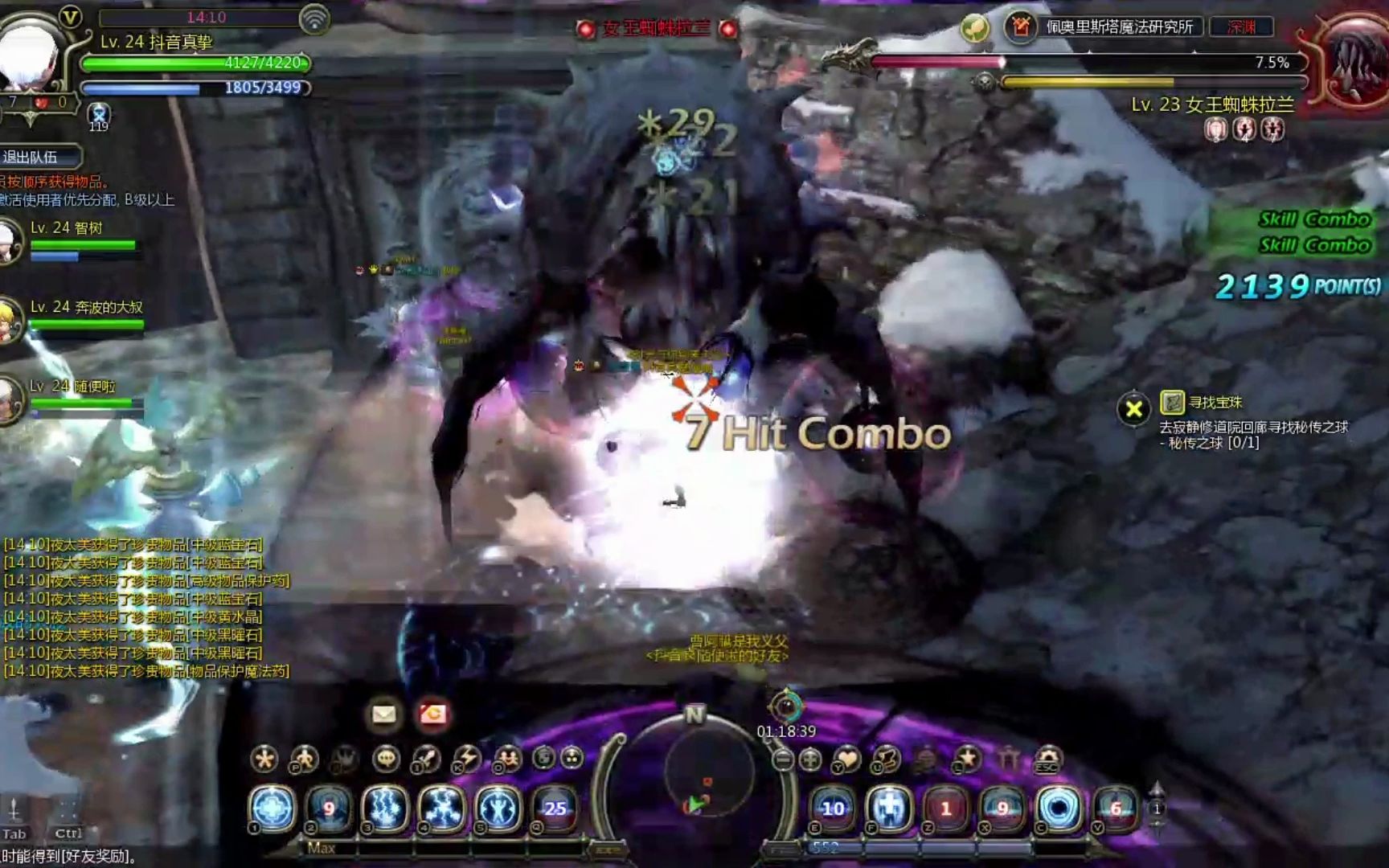Activate the triple lightning bolts skill
The image size is (1389, 868).
(385, 808)
